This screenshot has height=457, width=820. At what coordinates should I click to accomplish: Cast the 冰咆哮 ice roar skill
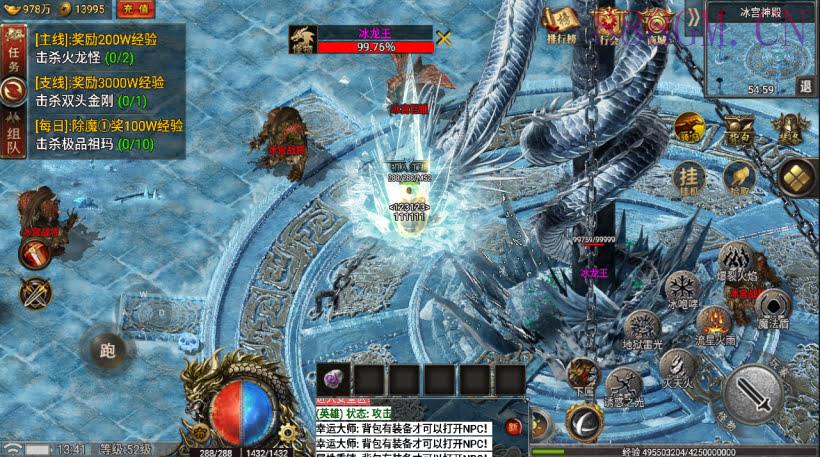(681, 288)
